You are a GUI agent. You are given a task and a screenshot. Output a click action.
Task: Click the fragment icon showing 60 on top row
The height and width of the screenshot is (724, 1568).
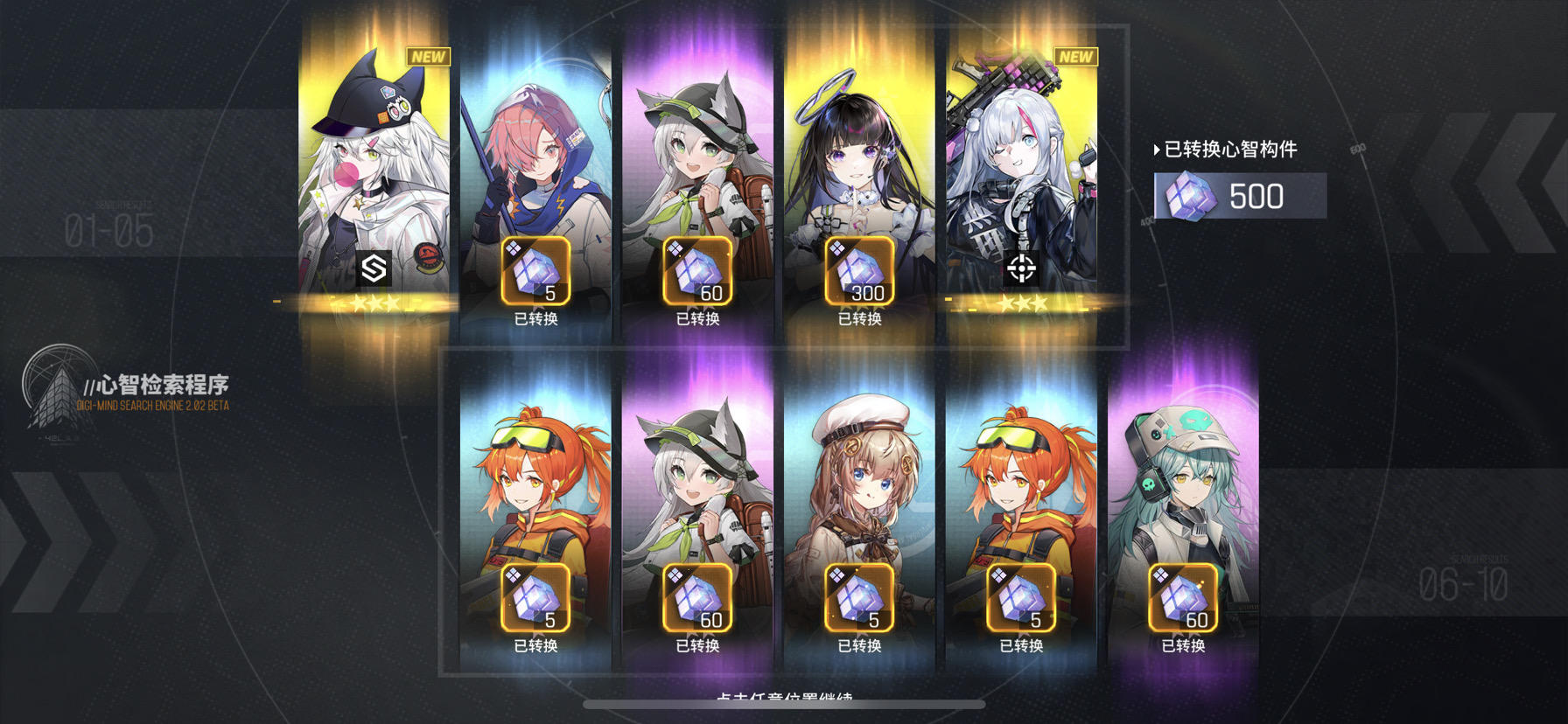[699, 272]
